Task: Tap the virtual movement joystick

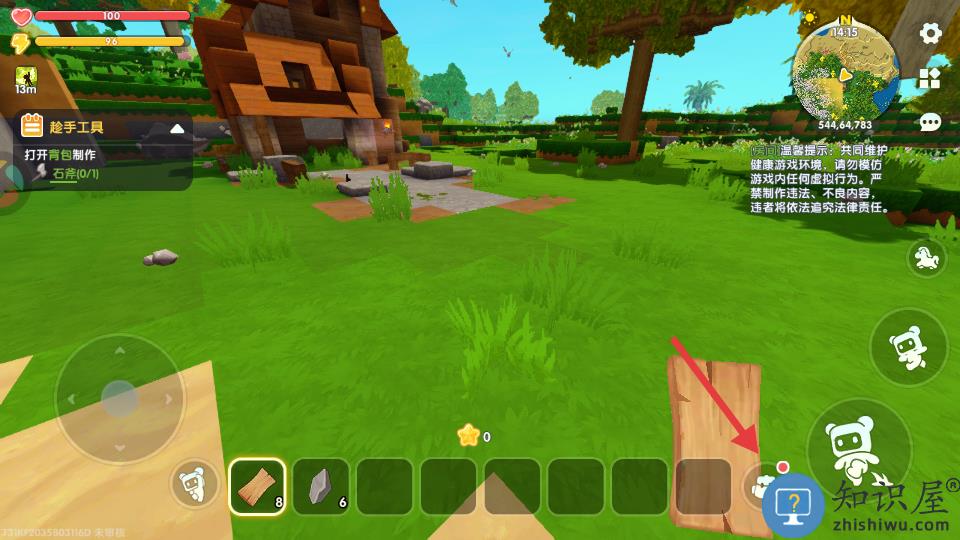Action: [x=119, y=398]
